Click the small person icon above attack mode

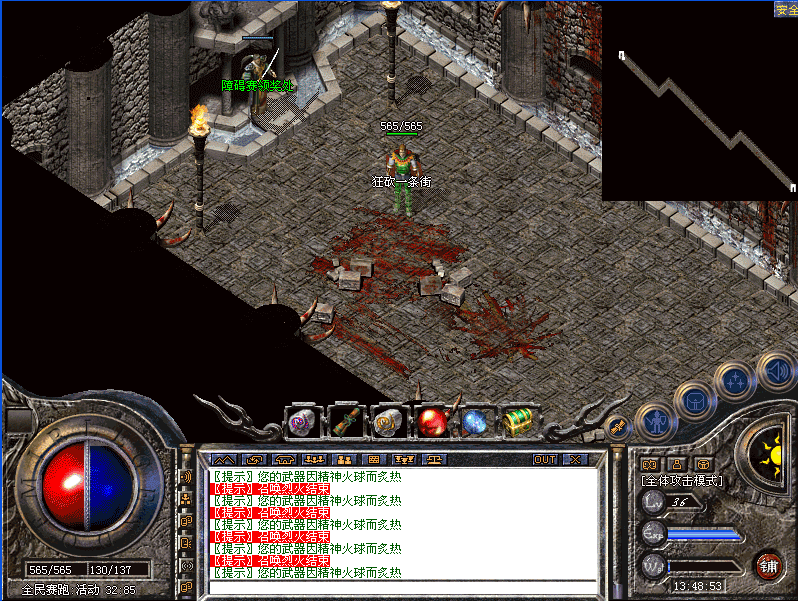click(676, 464)
